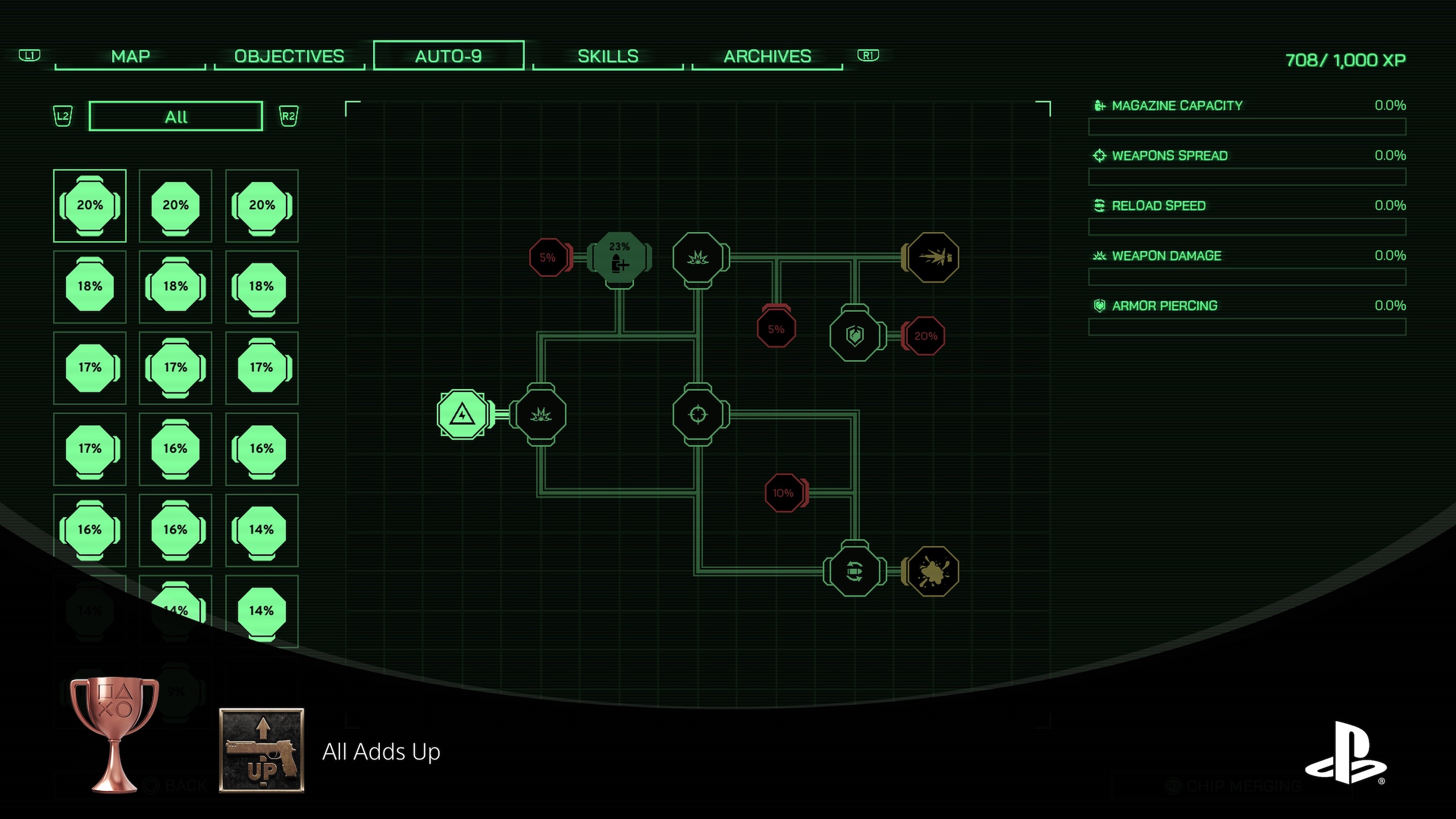
Task: Choose the lightning triangle power node
Action: 462,415
